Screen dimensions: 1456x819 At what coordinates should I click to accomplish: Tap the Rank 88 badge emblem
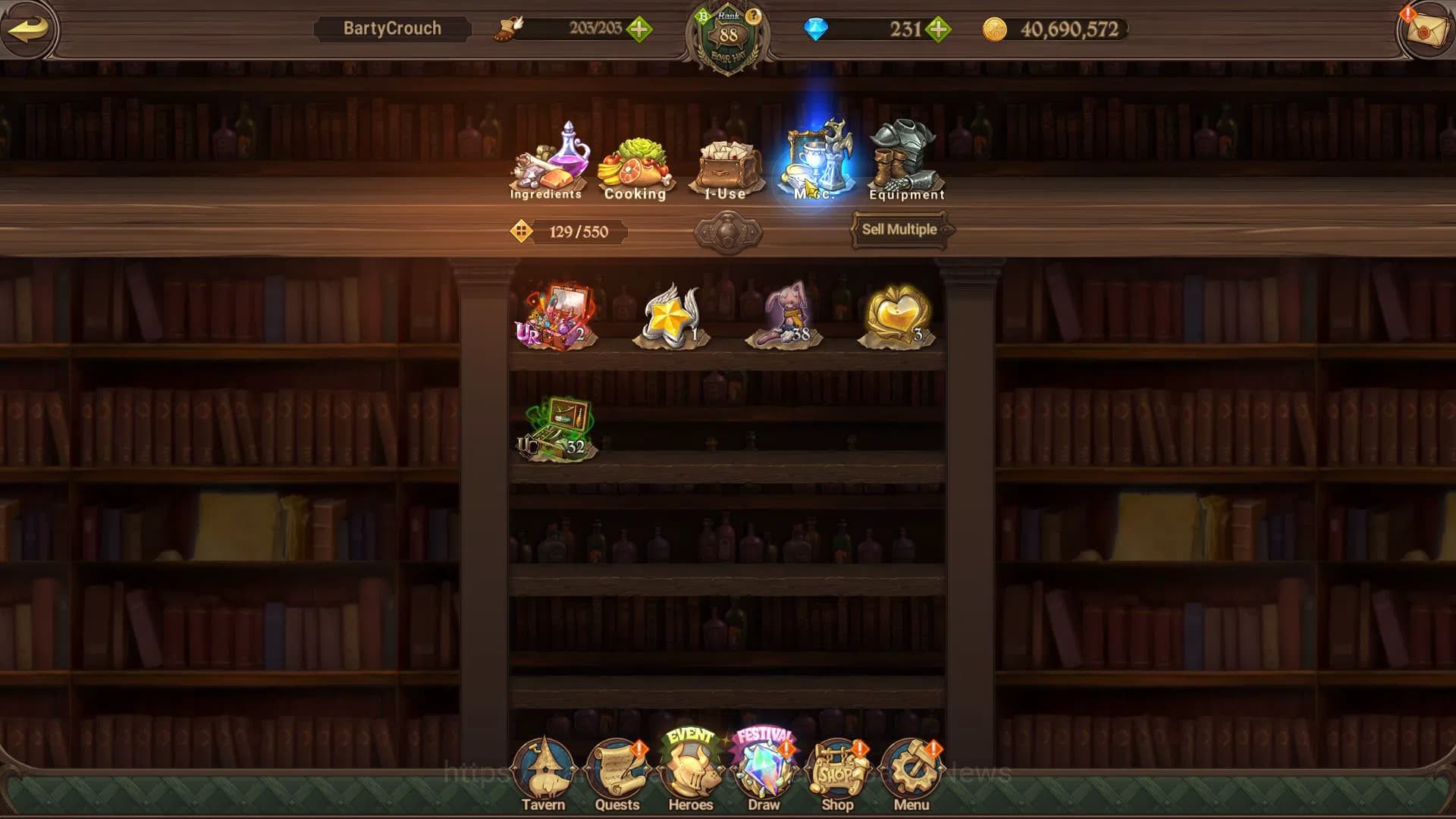(727, 34)
